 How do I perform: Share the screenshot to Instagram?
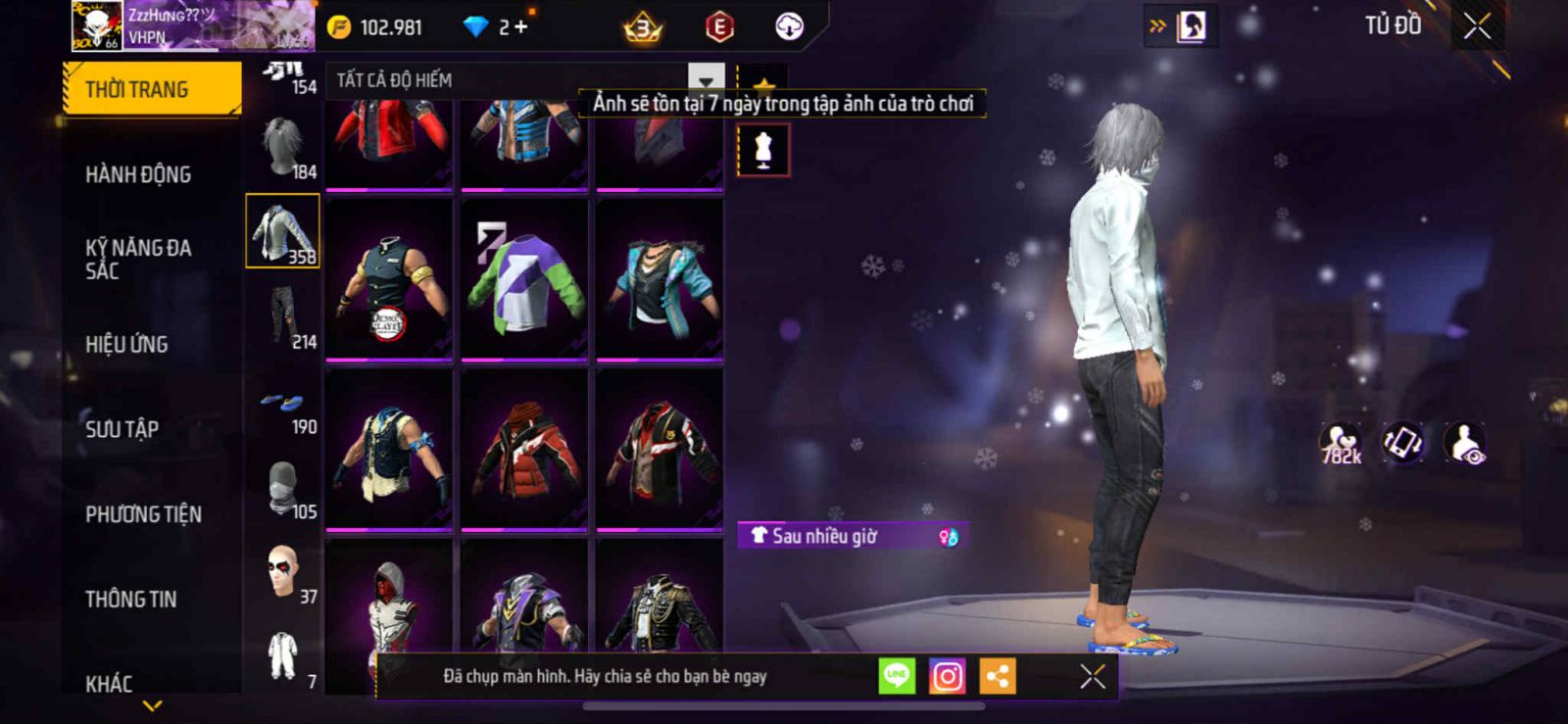coord(947,676)
